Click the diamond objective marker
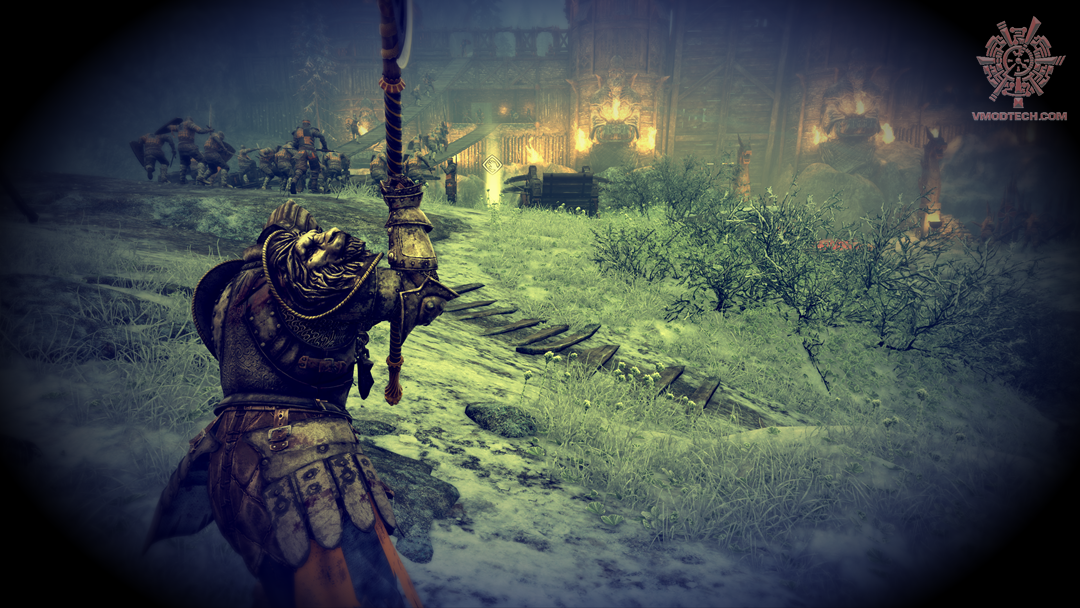The width and height of the screenshot is (1080, 608). pos(491,163)
